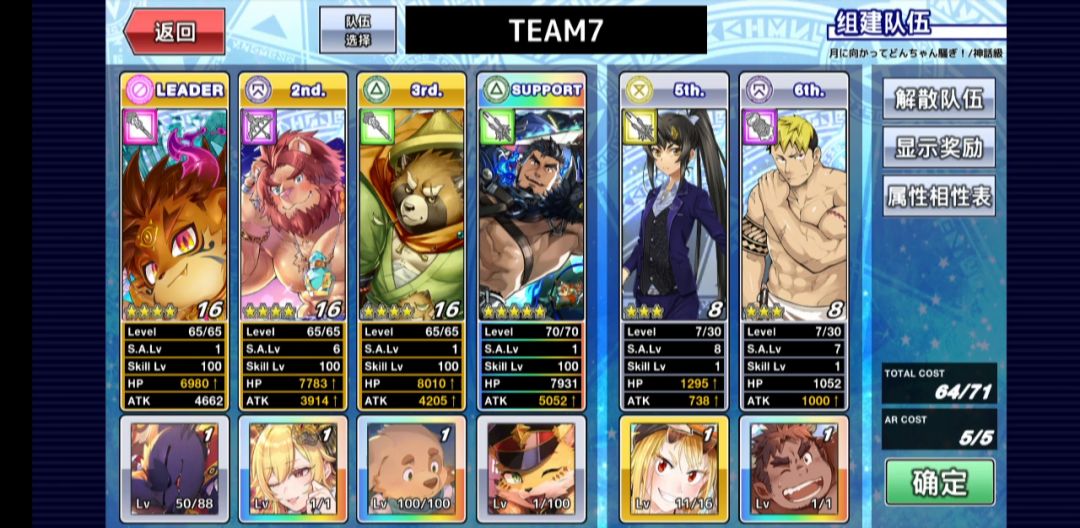Choose the 2nd slot pink-maned lion card

pos(294,215)
